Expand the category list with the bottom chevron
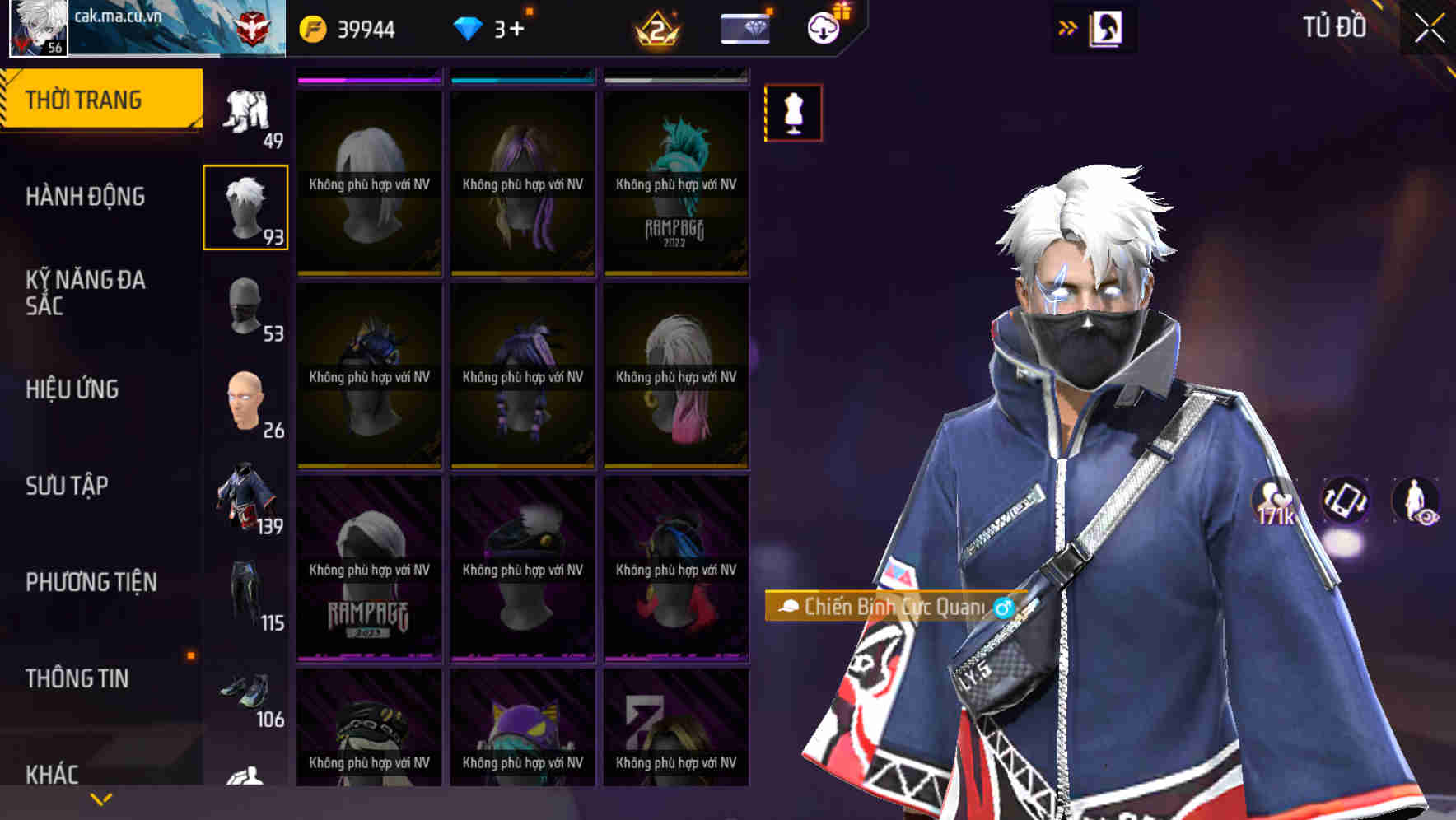1456x820 pixels. click(100, 799)
